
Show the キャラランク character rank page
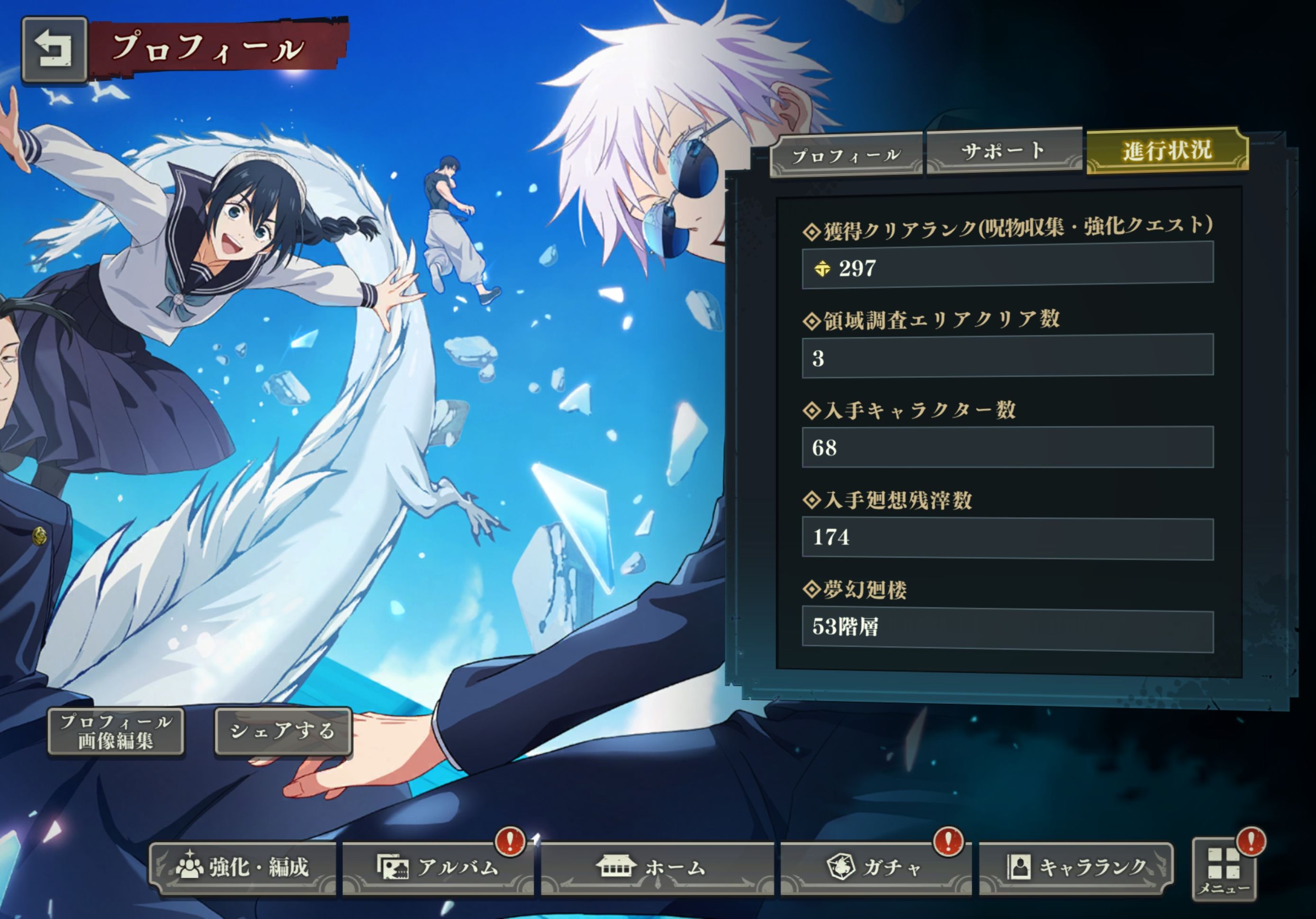1075,867
